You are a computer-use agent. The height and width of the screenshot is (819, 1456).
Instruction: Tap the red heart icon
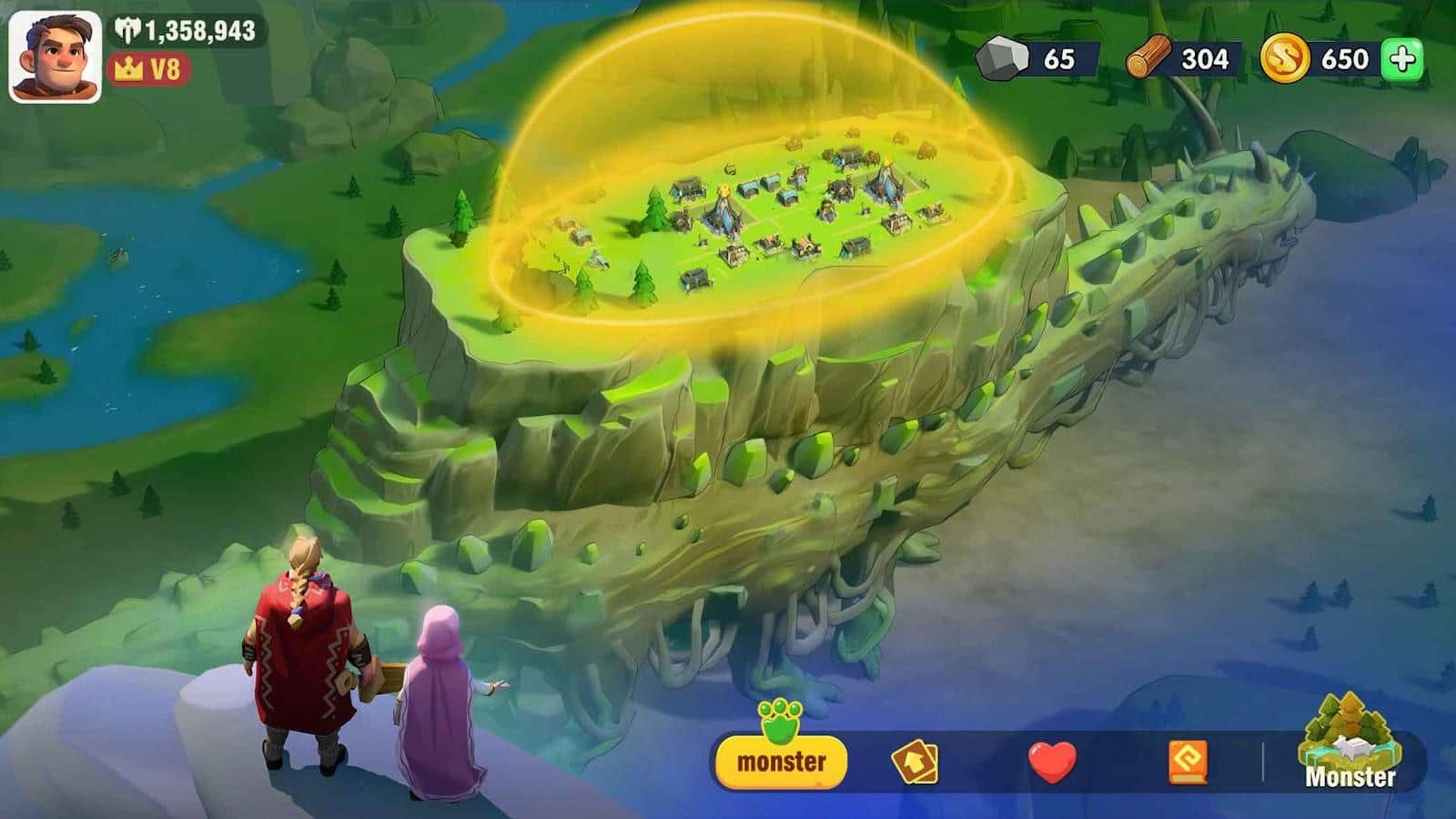(x=1051, y=762)
